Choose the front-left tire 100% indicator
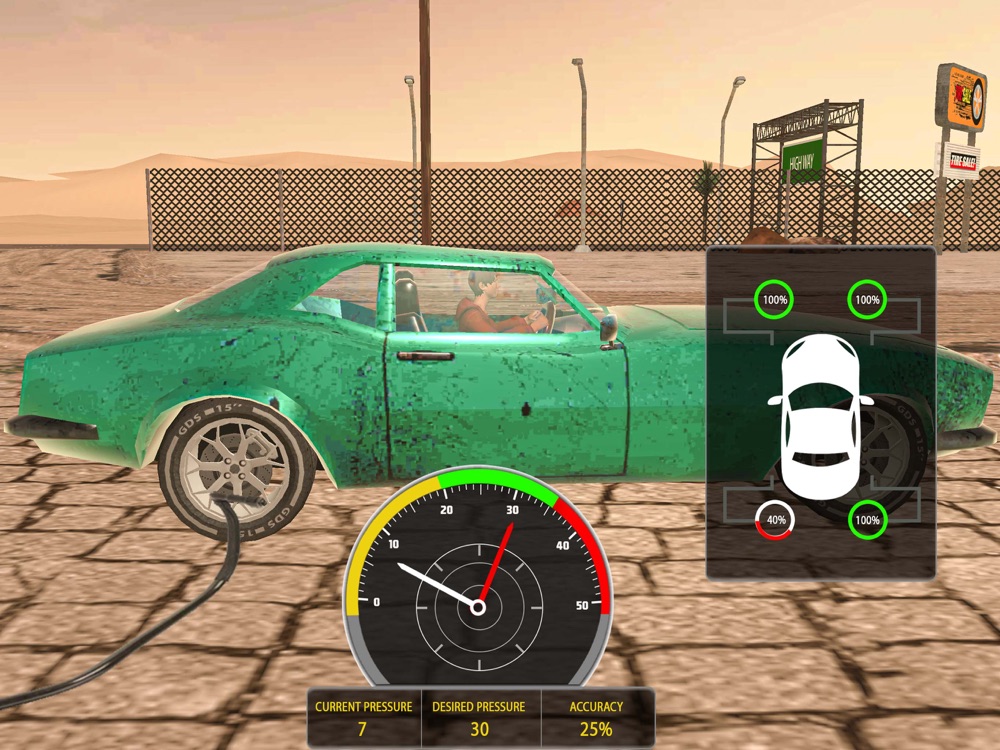This screenshot has width=1000, height=750. coord(773,299)
